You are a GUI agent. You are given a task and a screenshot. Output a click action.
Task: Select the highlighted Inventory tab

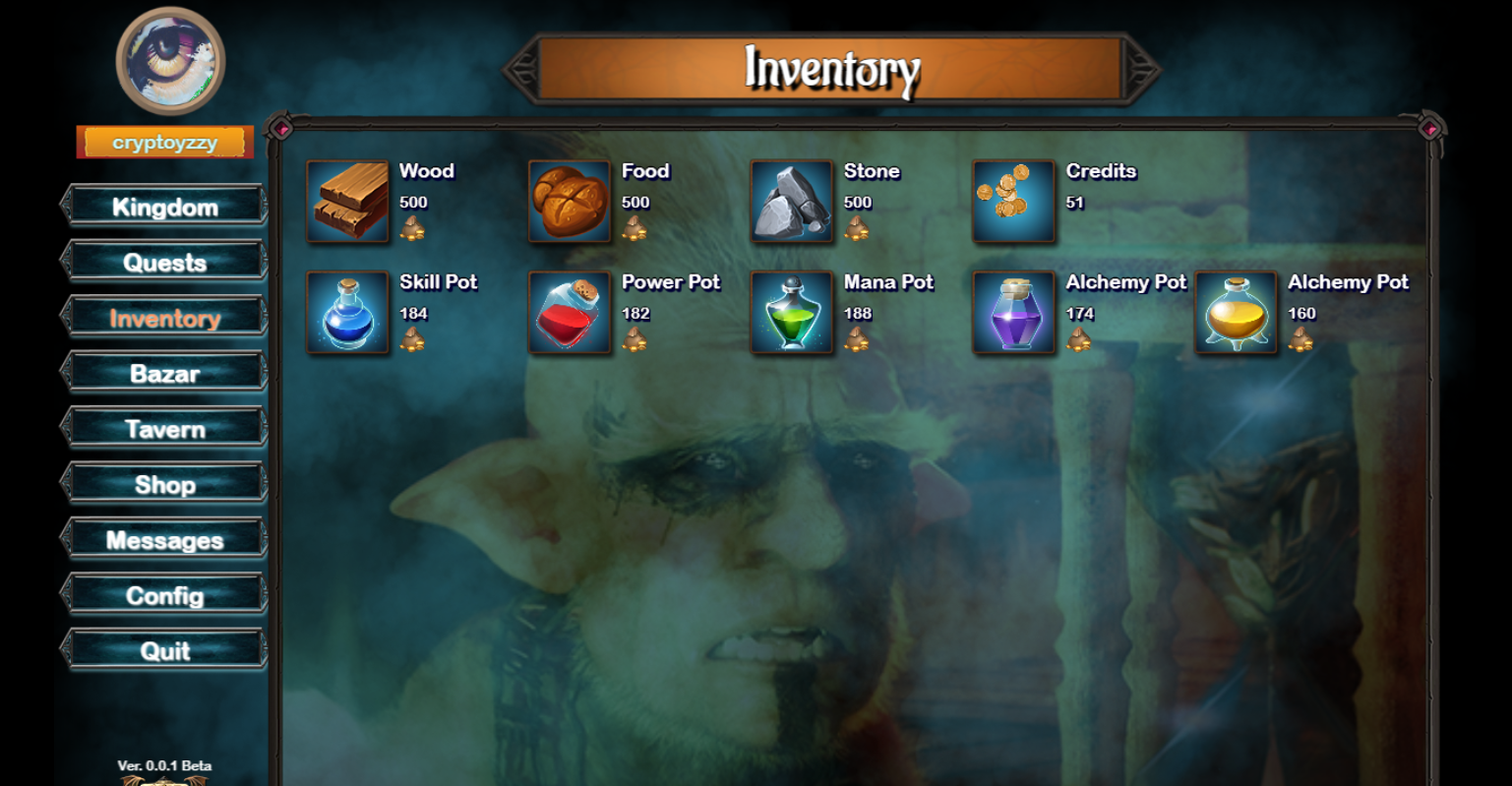(165, 317)
